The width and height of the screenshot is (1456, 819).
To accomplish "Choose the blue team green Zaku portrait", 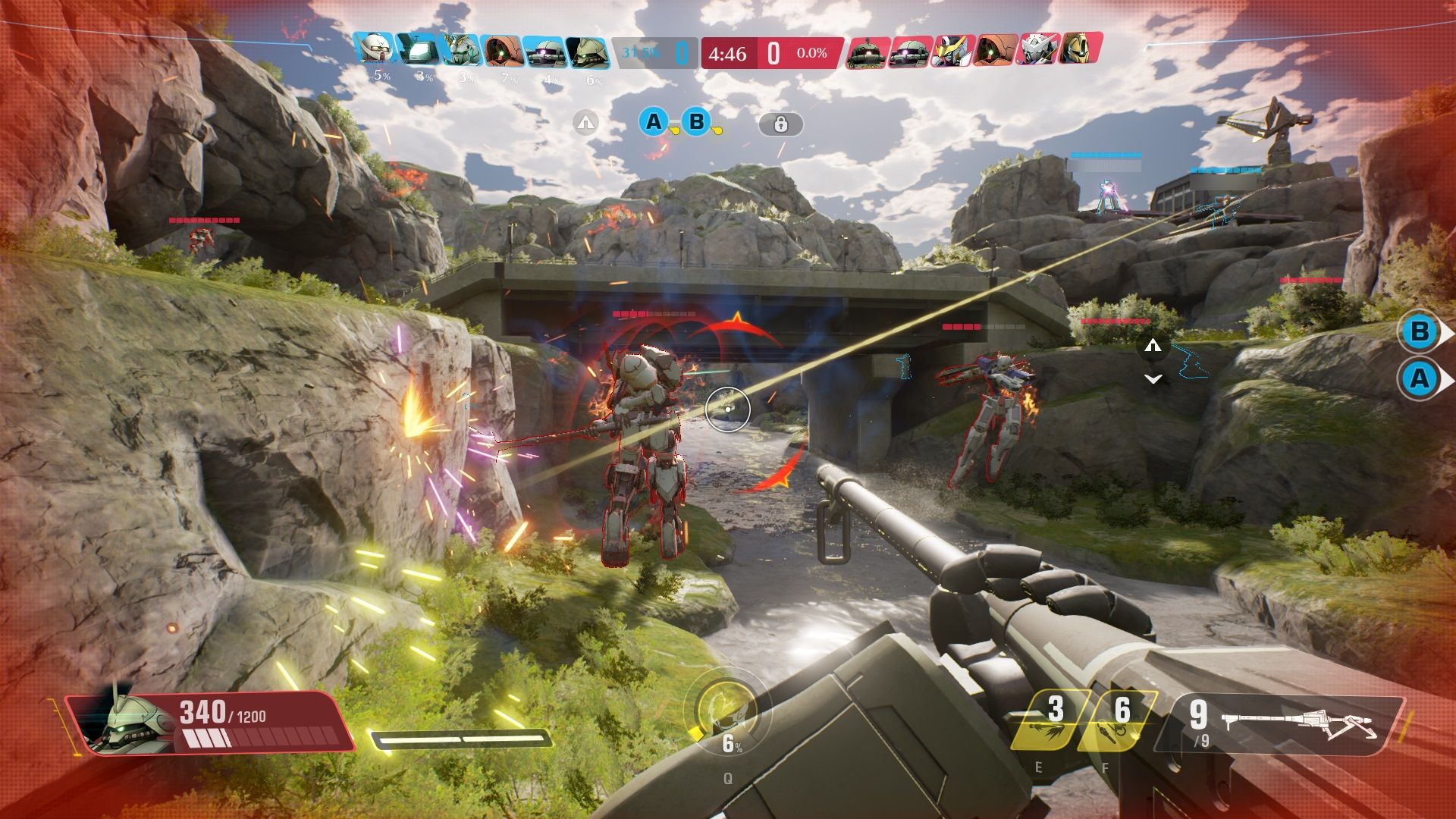I will (x=588, y=51).
